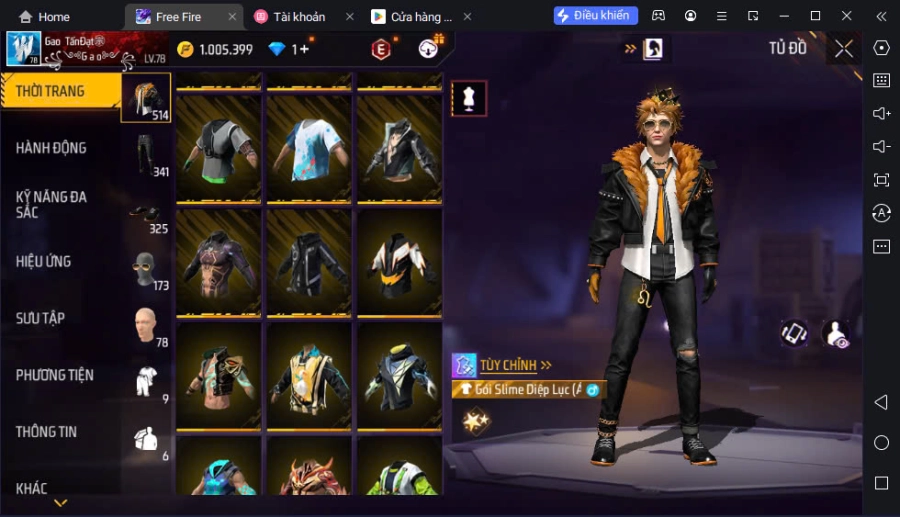Click the player profile avatar Gạo Tấn Đạt
Image resolution: width=900 pixels, height=517 pixels.
(24, 49)
